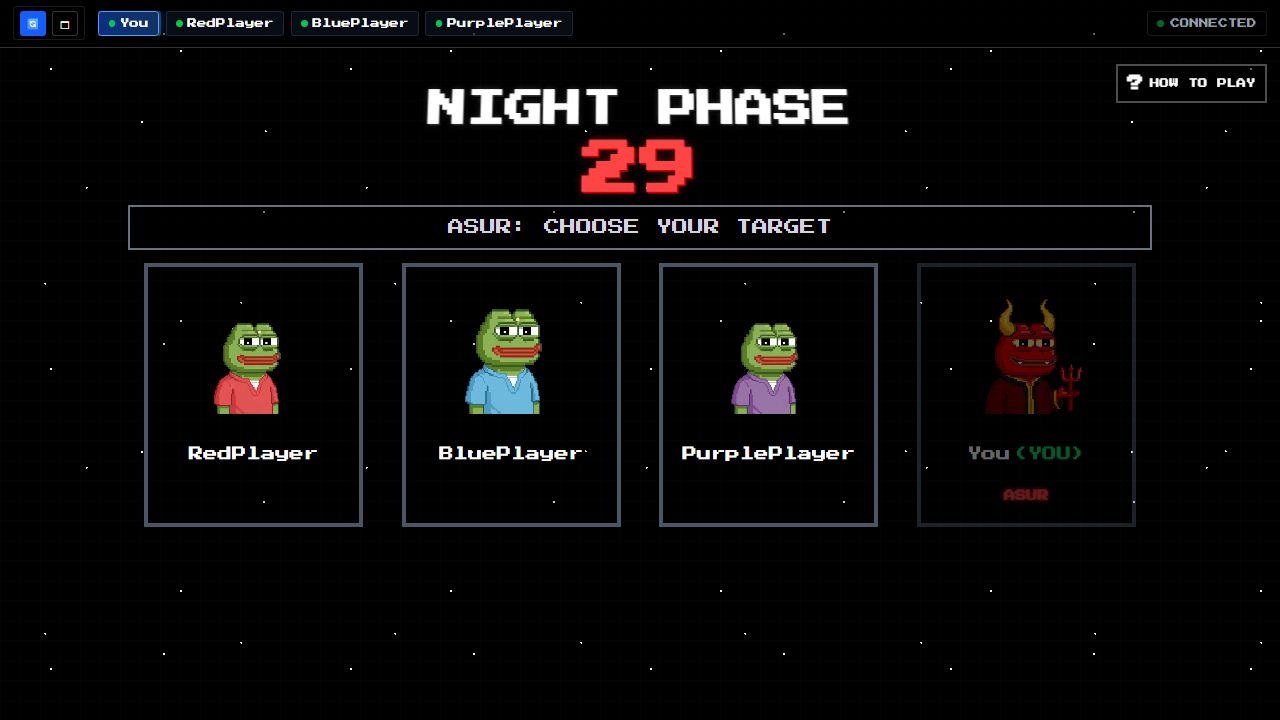Choose RedPlayer as your night target
Image resolution: width=1280 pixels, height=720 pixels.
click(253, 394)
